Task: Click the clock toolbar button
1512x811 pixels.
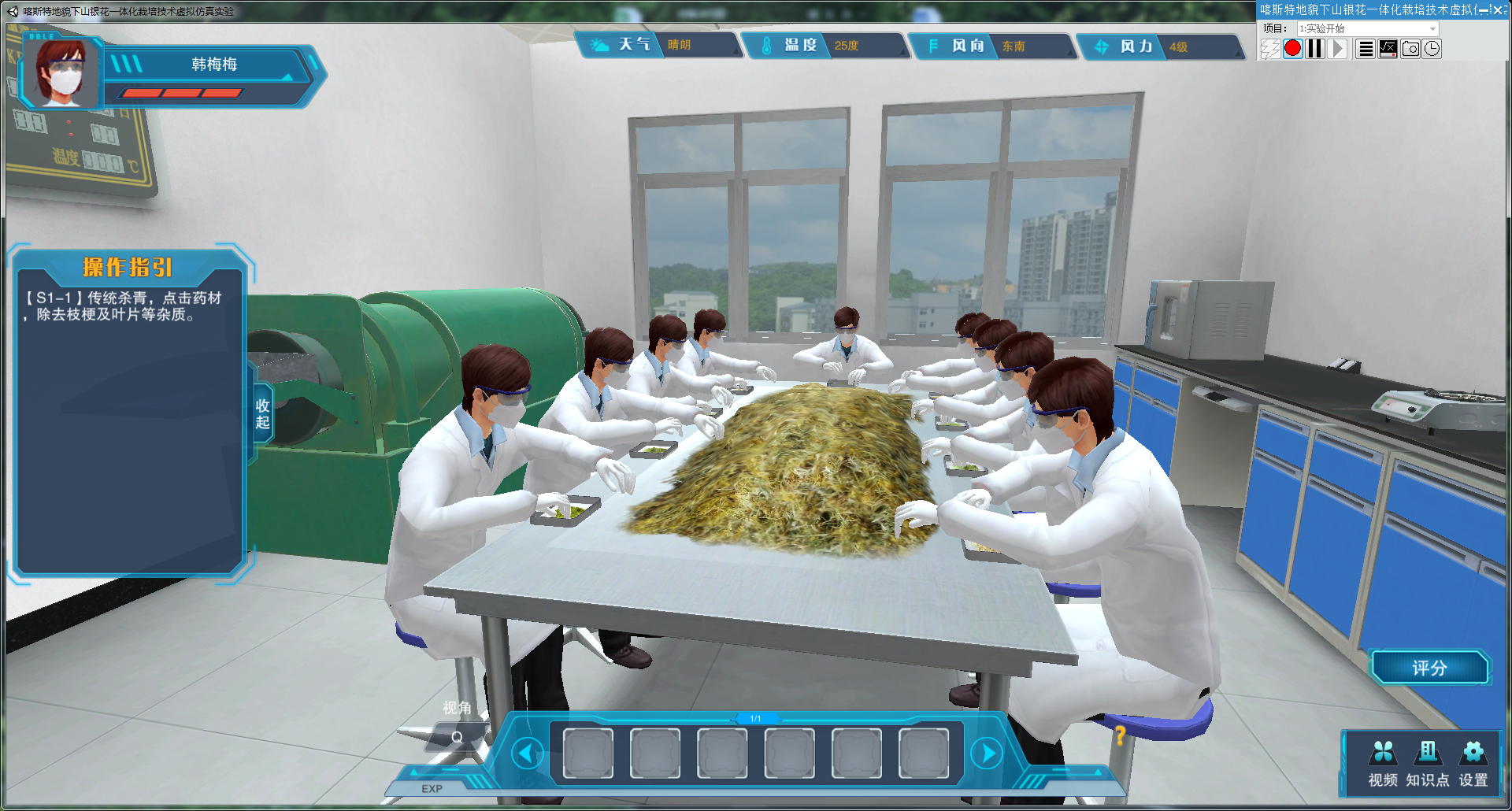Action: [1432, 49]
